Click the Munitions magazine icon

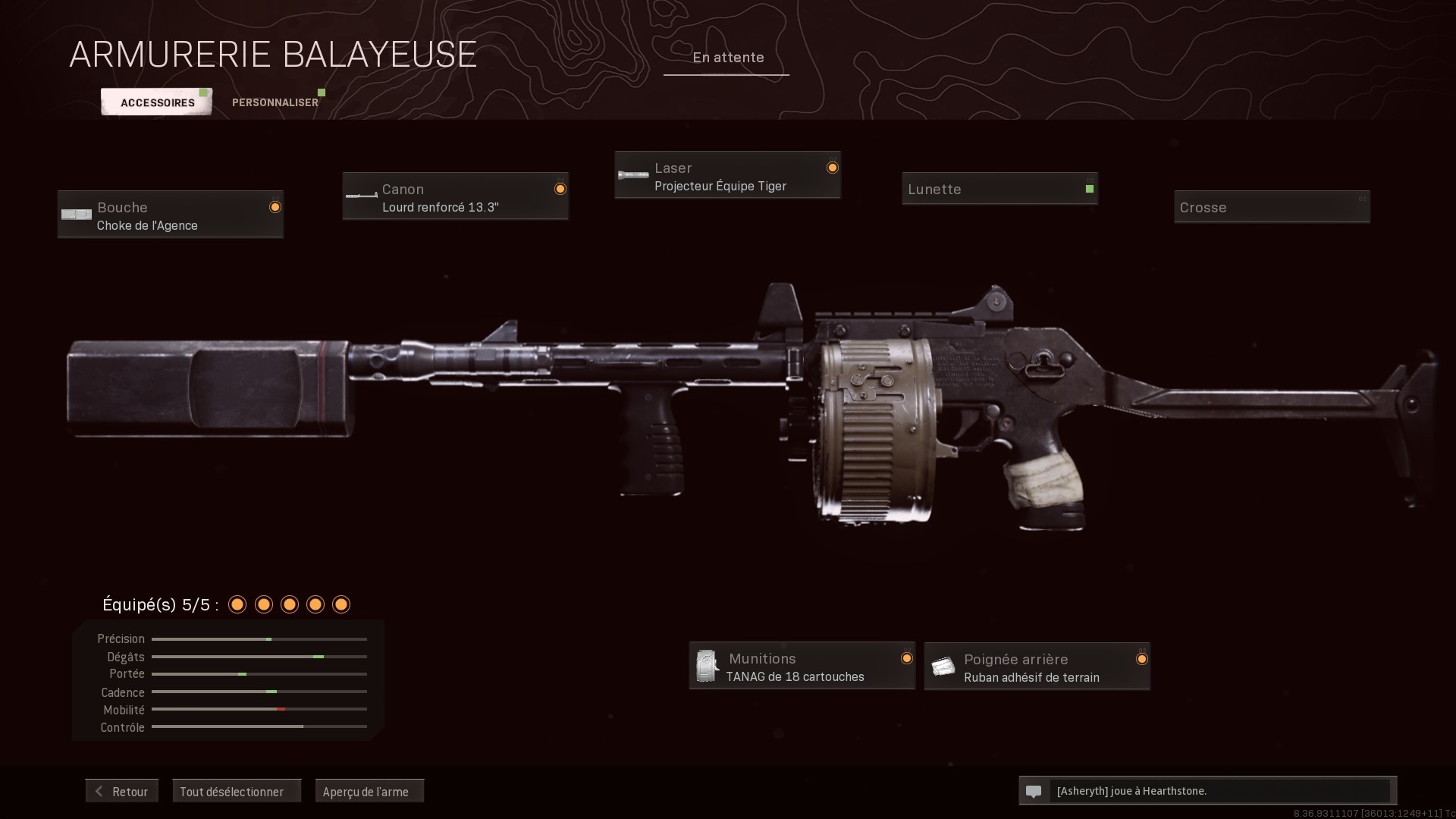coord(708,666)
